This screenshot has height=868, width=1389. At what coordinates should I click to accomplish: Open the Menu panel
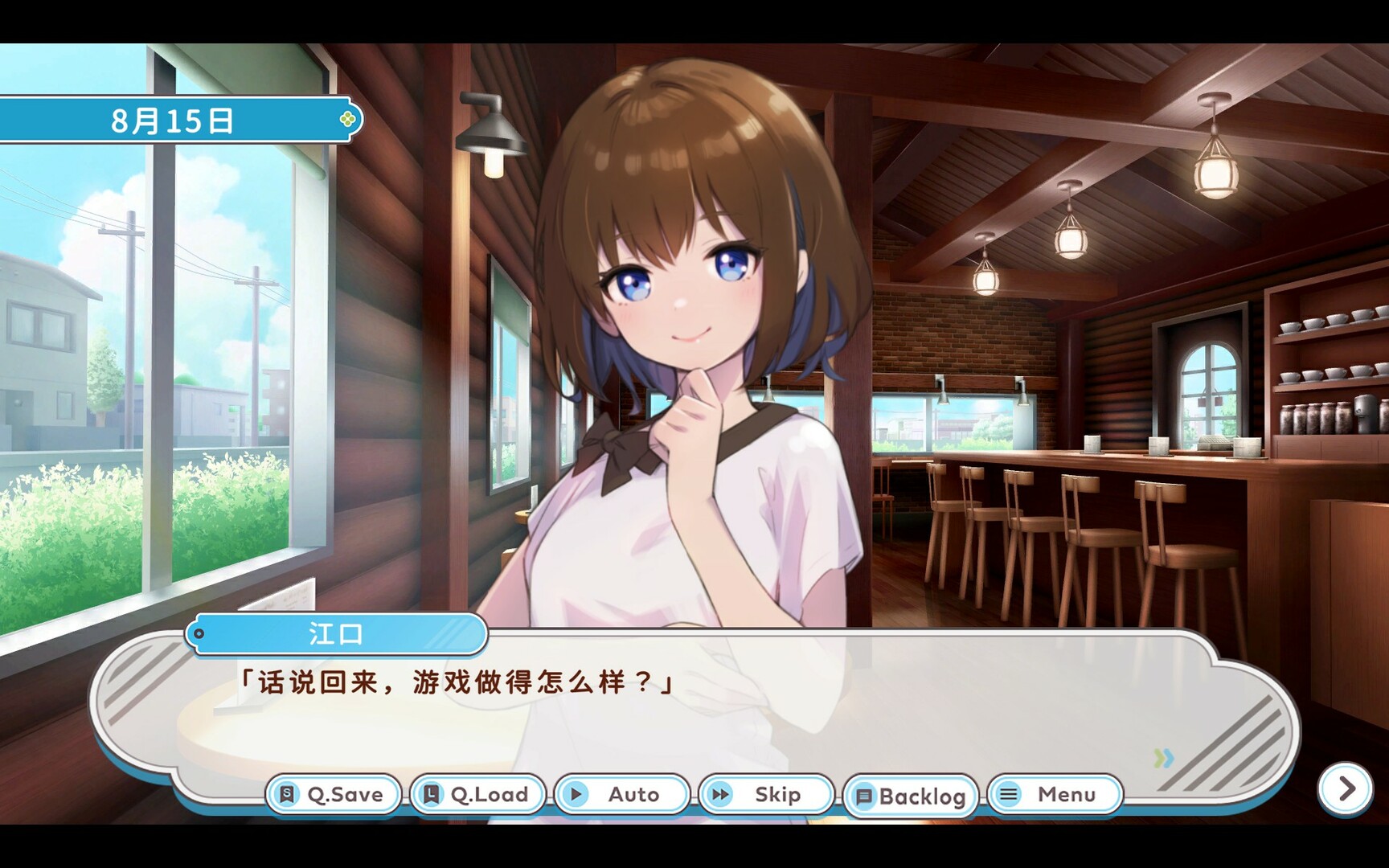(x=1057, y=794)
